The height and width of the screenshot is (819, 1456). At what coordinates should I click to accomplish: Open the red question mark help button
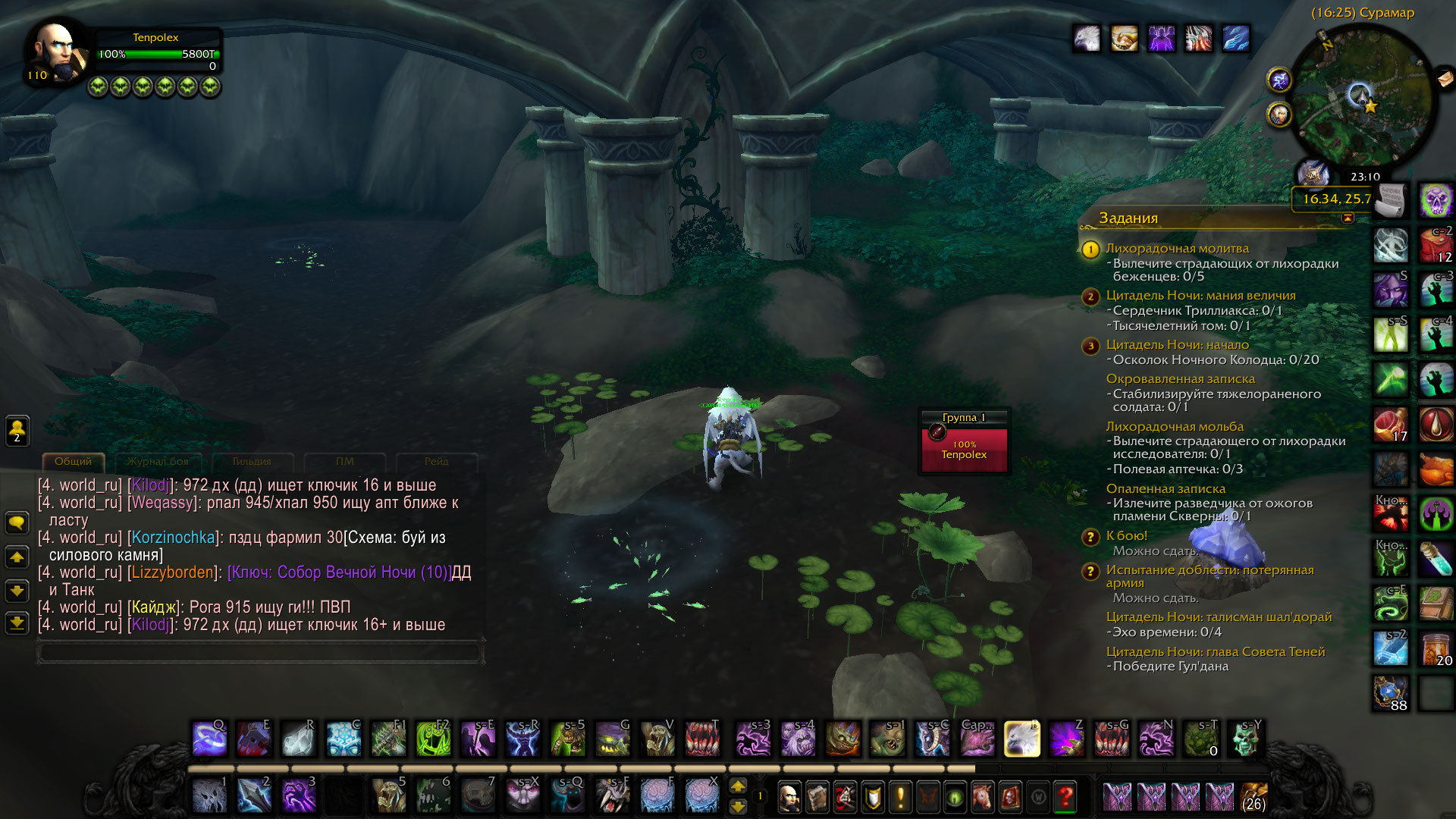1065,797
